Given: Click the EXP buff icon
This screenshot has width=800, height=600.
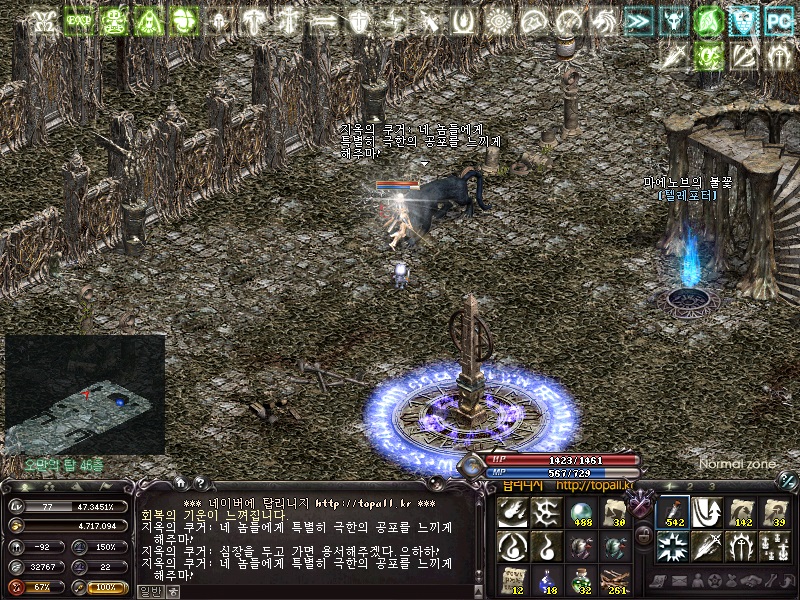Looking at the screenshot, I should [78, 20].
